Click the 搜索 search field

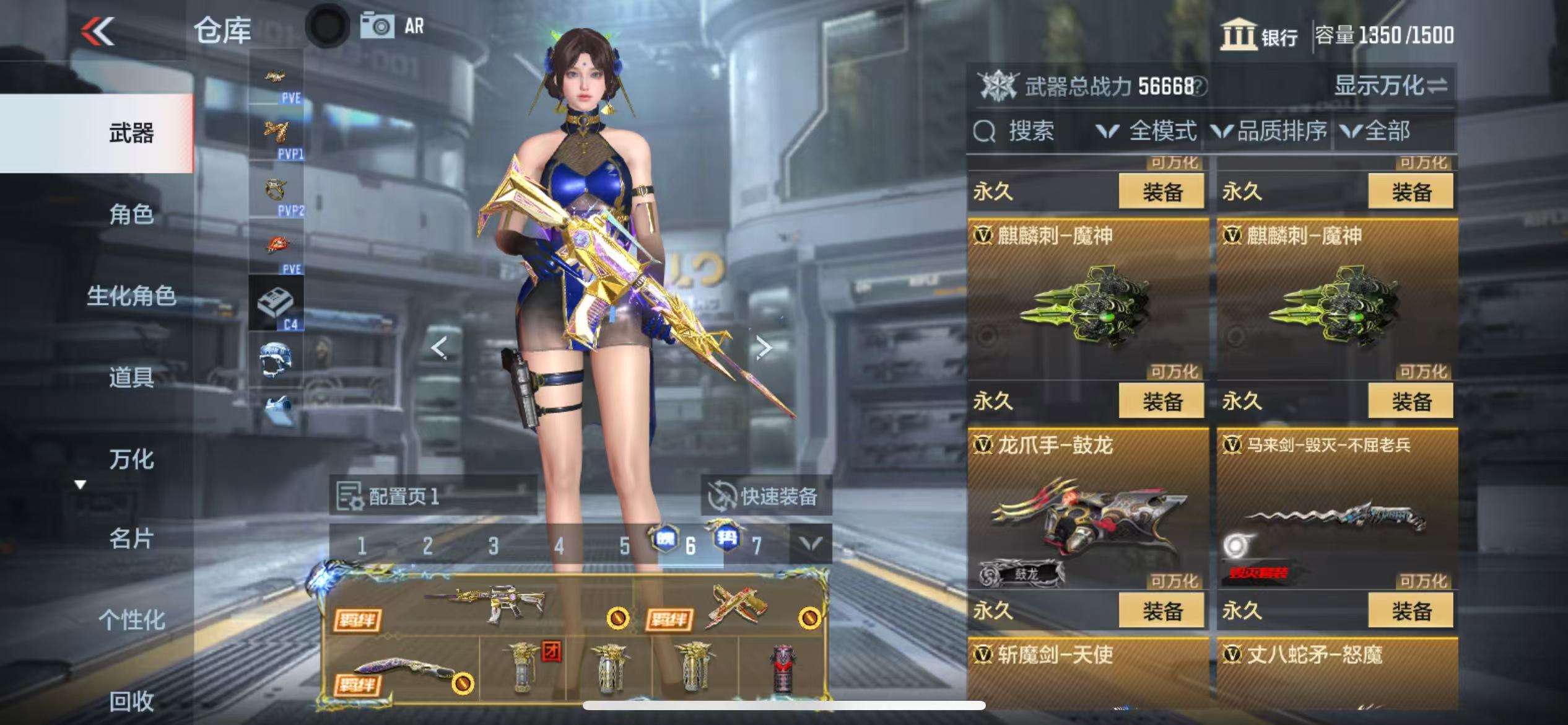pos(1031,131)
